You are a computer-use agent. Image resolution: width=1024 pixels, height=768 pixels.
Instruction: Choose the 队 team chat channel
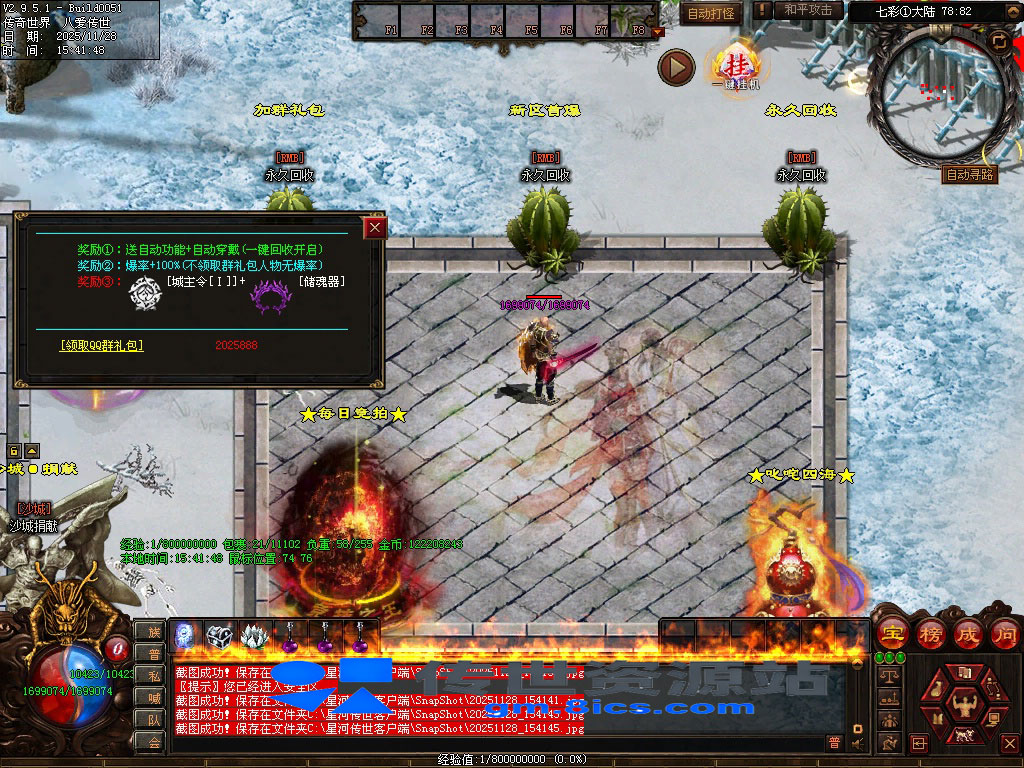click(153, 719)
